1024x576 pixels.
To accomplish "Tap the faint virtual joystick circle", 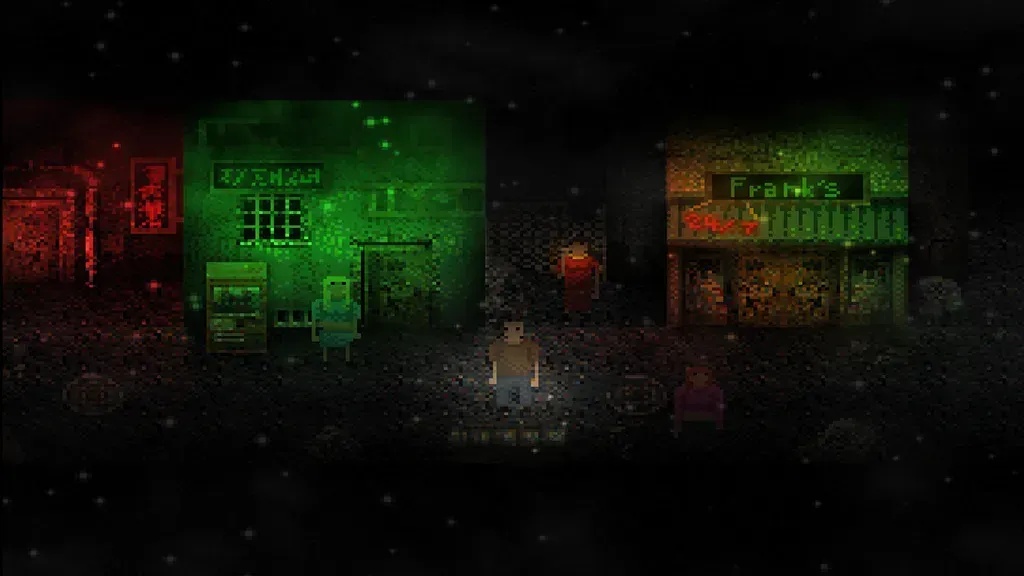I will click(92, 394).
